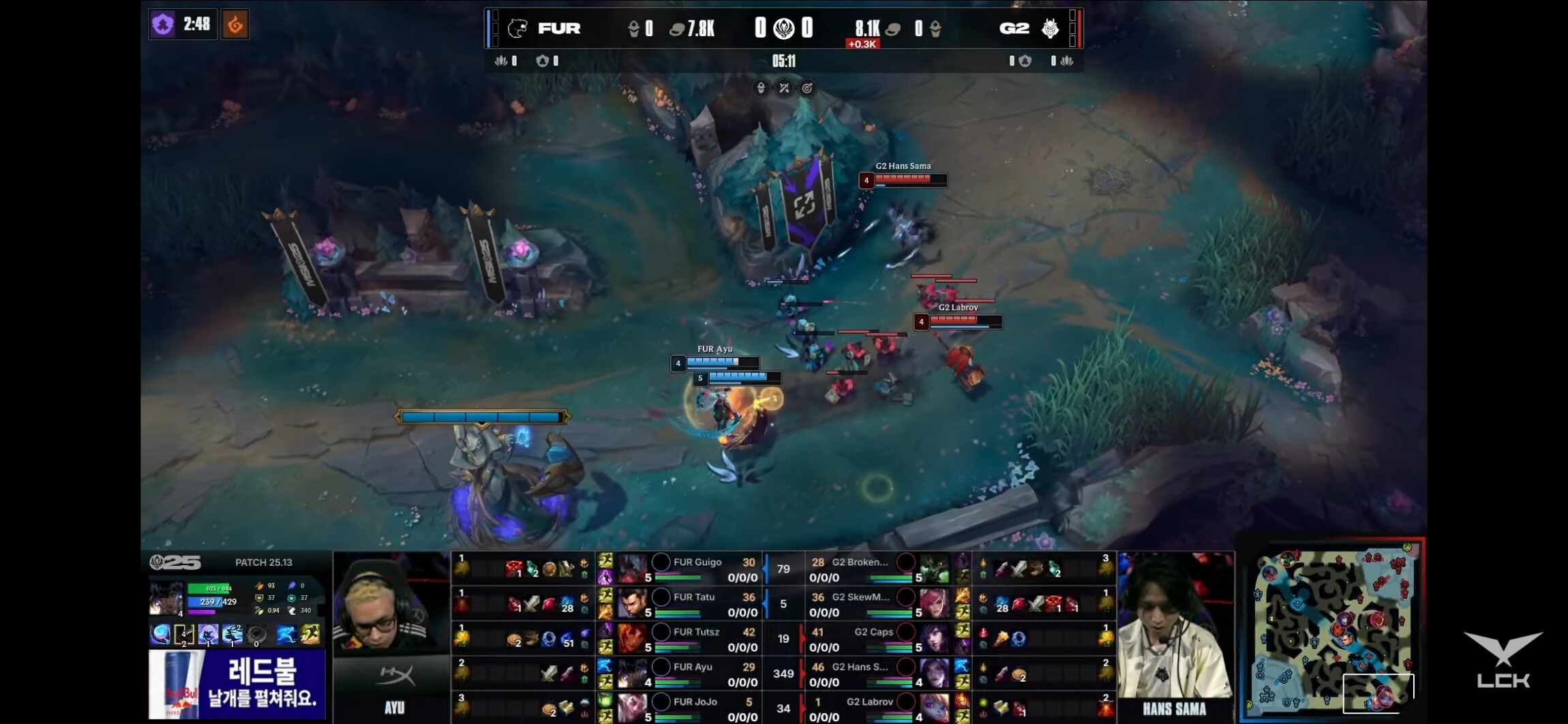Click the Flash summoner spell in ability bar
Image resolution: width=1568 pixels, height=724 pixels.
tap(310, 635)
